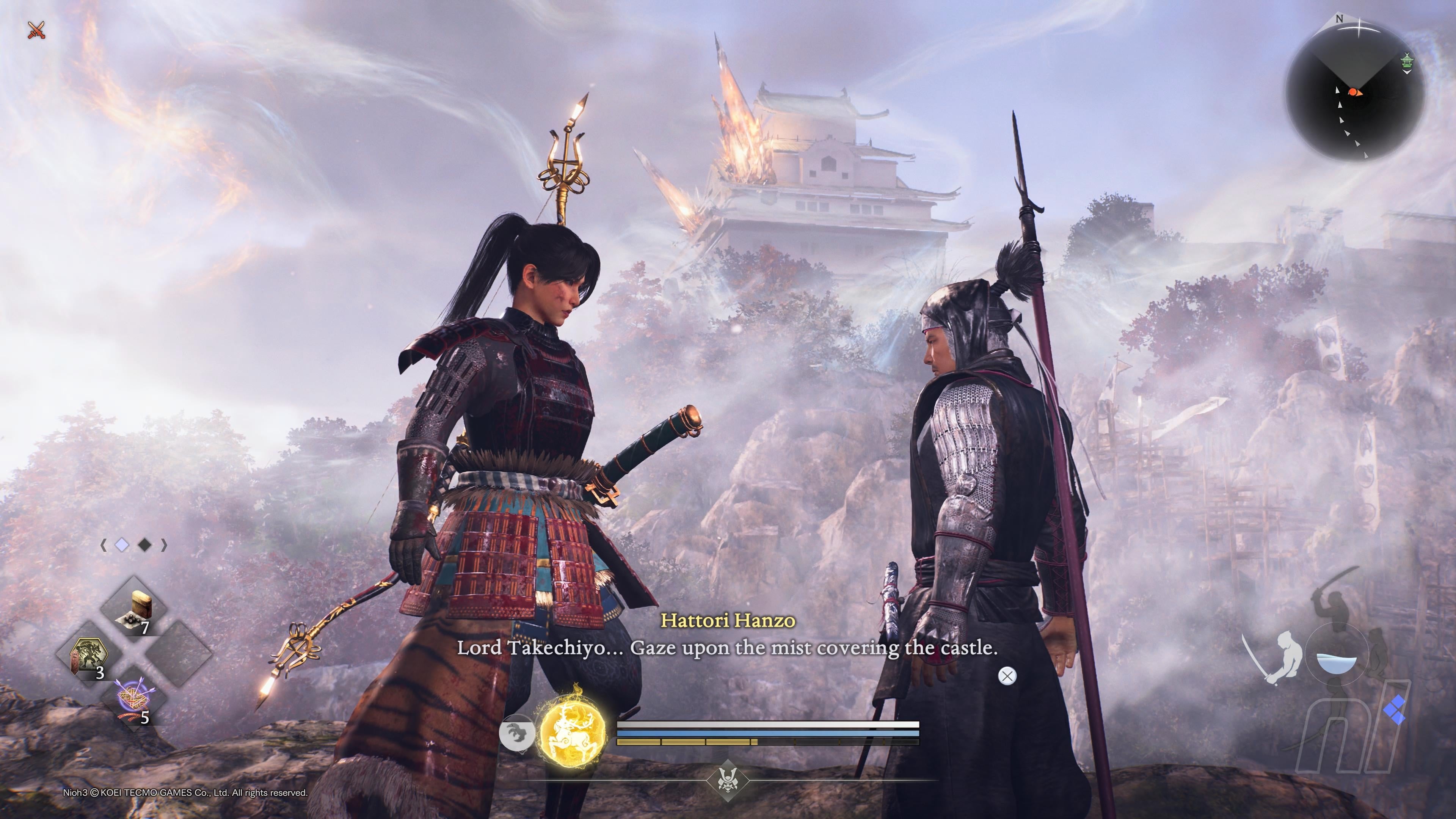
Task: Click the right arrow of shortcut page selector
Action: tap(165, 545)
